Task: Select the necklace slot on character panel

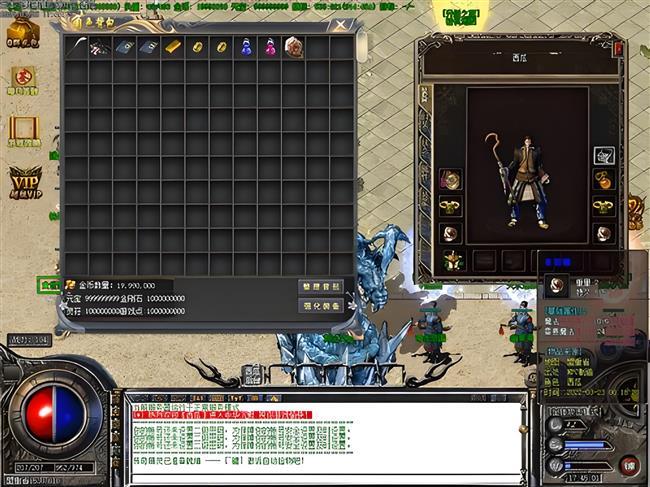Action: tap(605, 181)
